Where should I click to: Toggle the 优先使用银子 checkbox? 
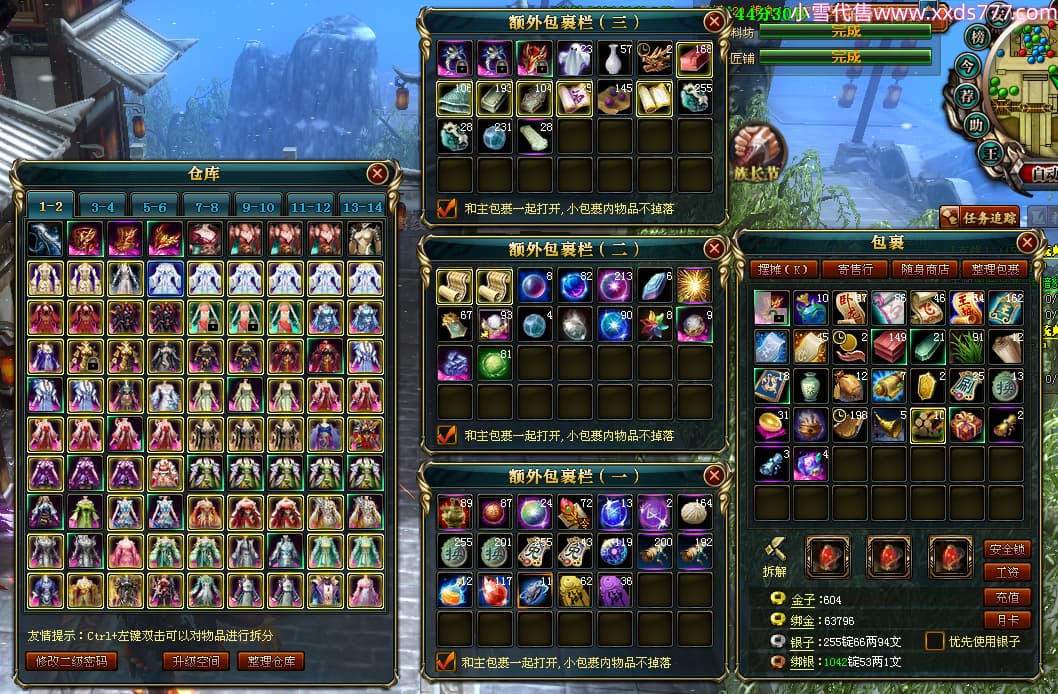[x=935, y=641]
